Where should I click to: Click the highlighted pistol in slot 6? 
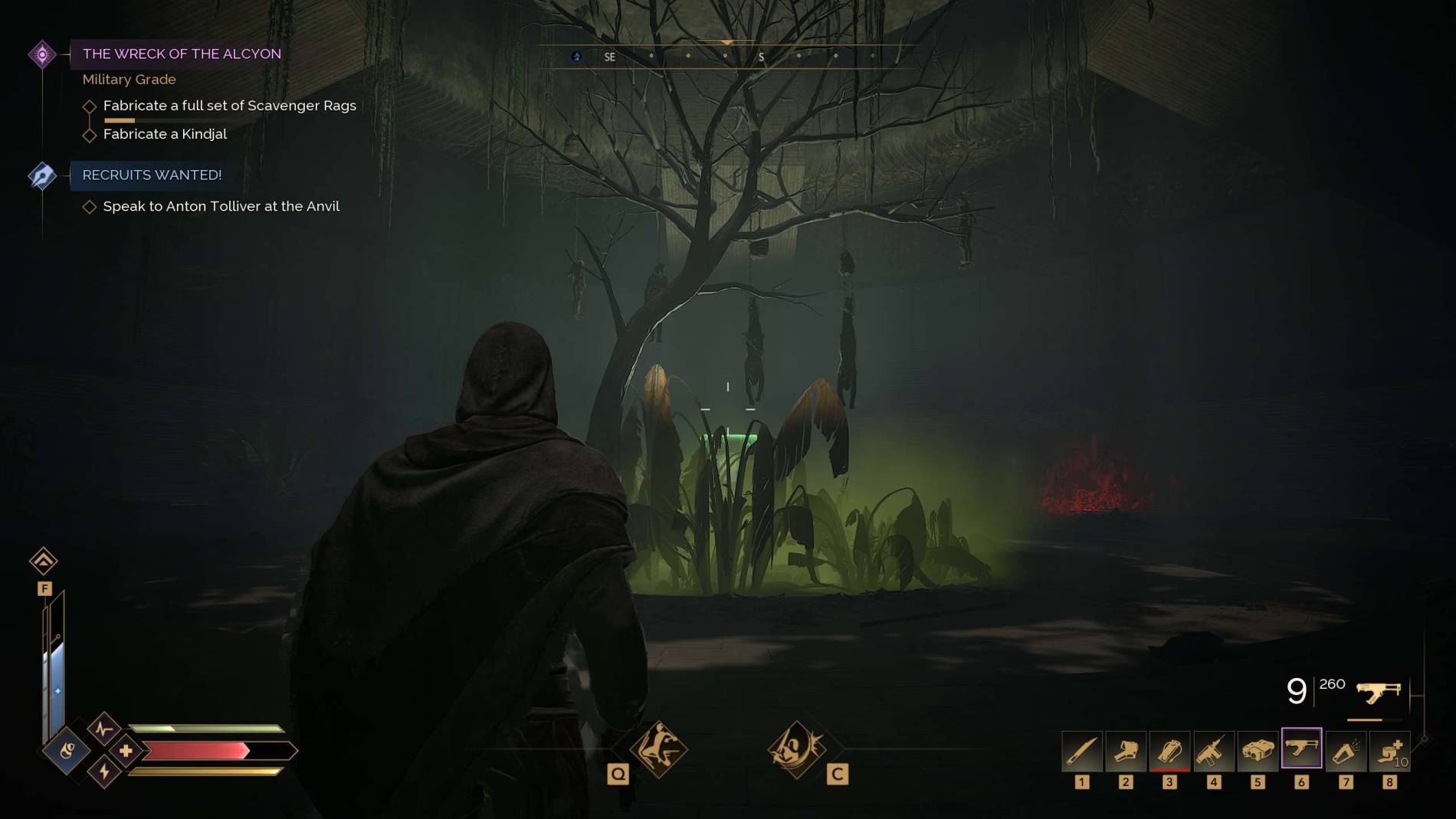tap(1301, 749)
